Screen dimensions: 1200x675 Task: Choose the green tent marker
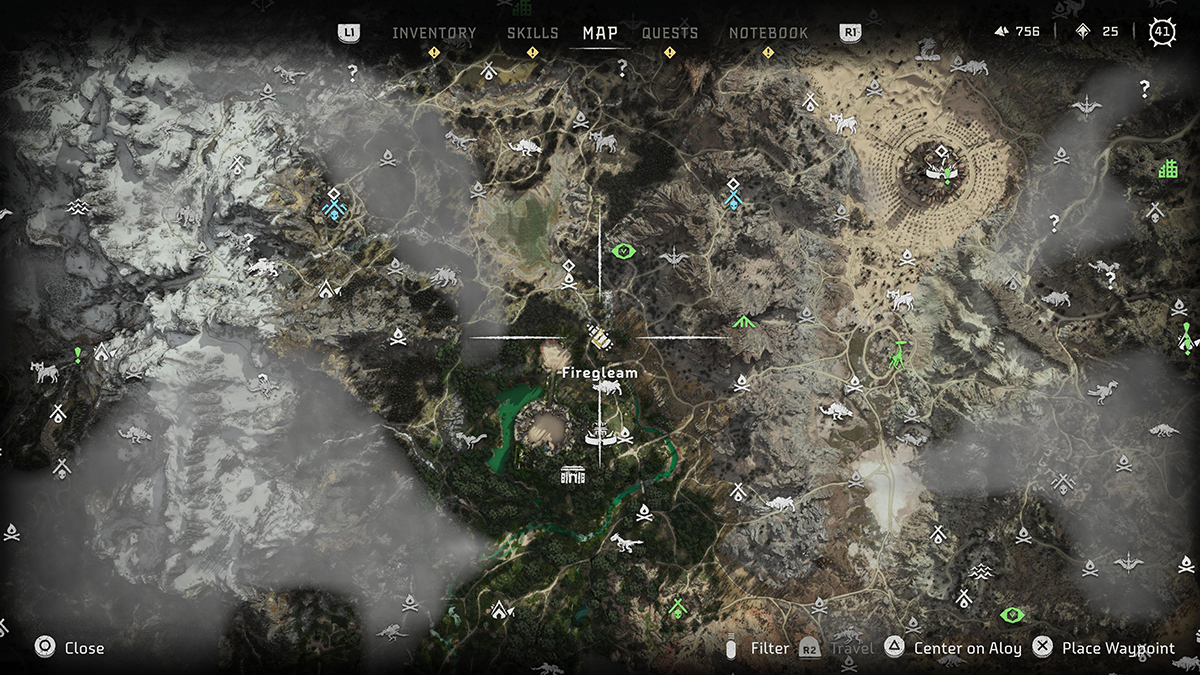pos(742,322)
